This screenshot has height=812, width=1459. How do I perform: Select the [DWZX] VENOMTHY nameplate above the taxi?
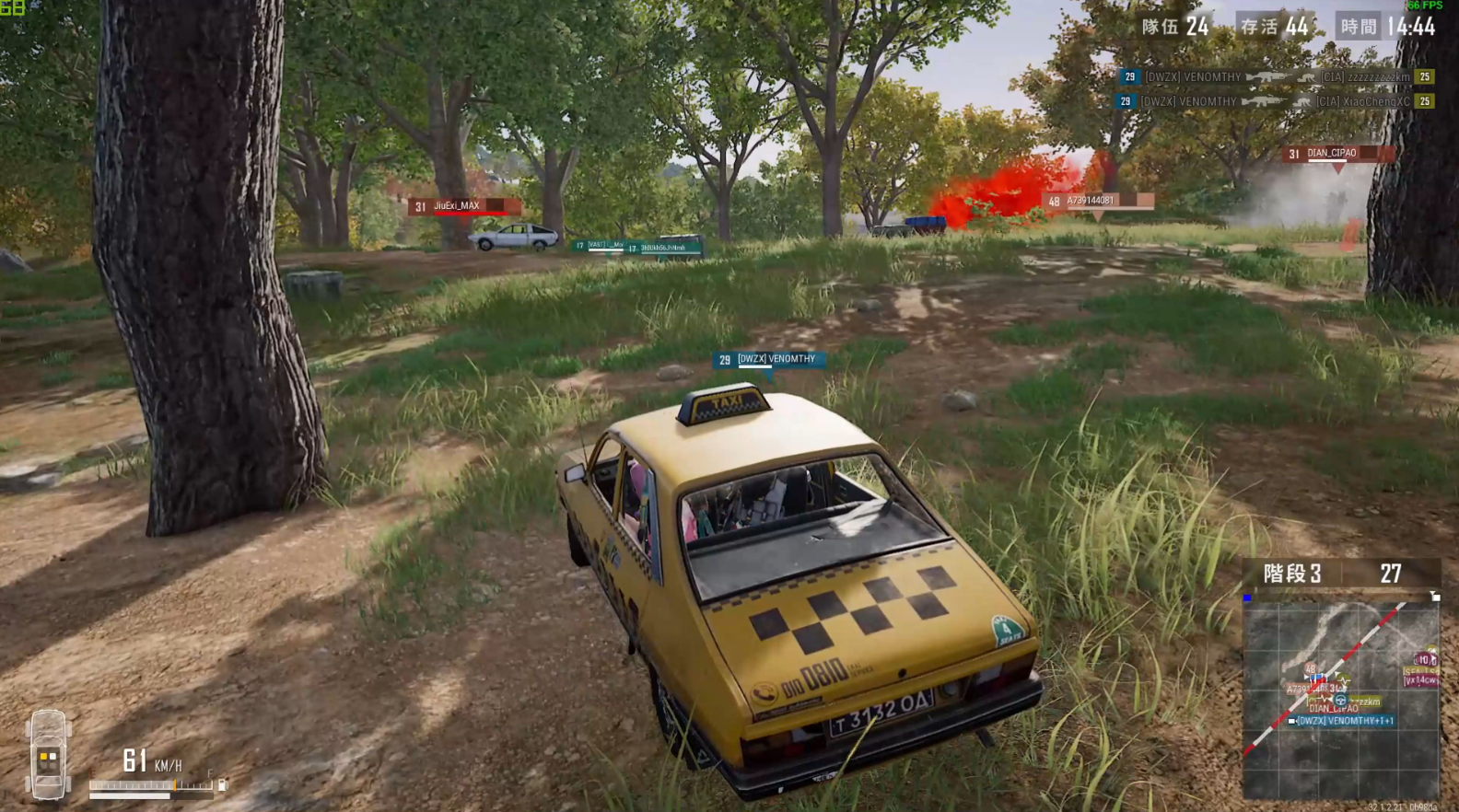pos(769,360)
